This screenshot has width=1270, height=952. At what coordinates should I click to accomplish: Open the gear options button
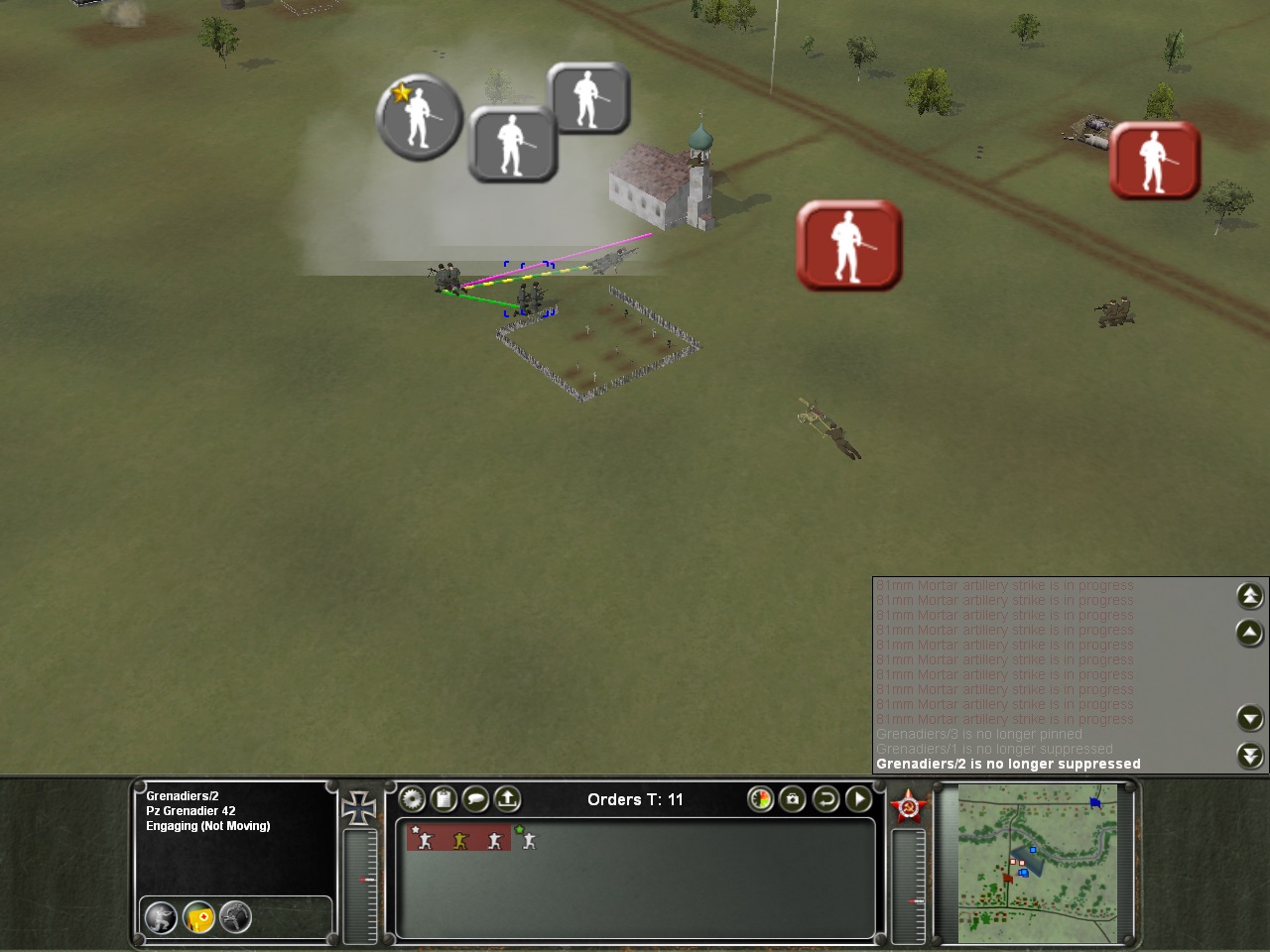point(412,799)
